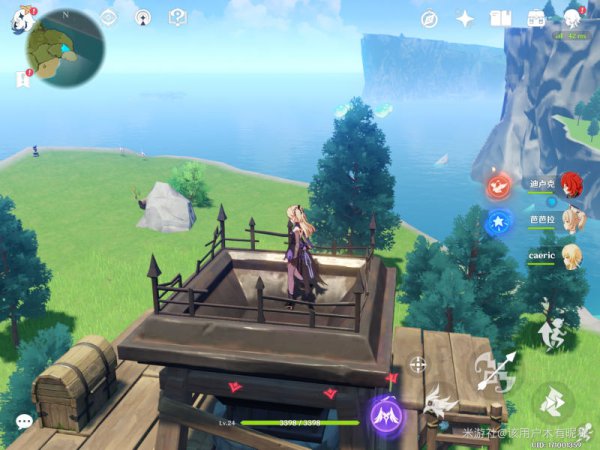The image size is (600, 450).
Task: Open the question-mark tutorial book icon
Action: 178,18
